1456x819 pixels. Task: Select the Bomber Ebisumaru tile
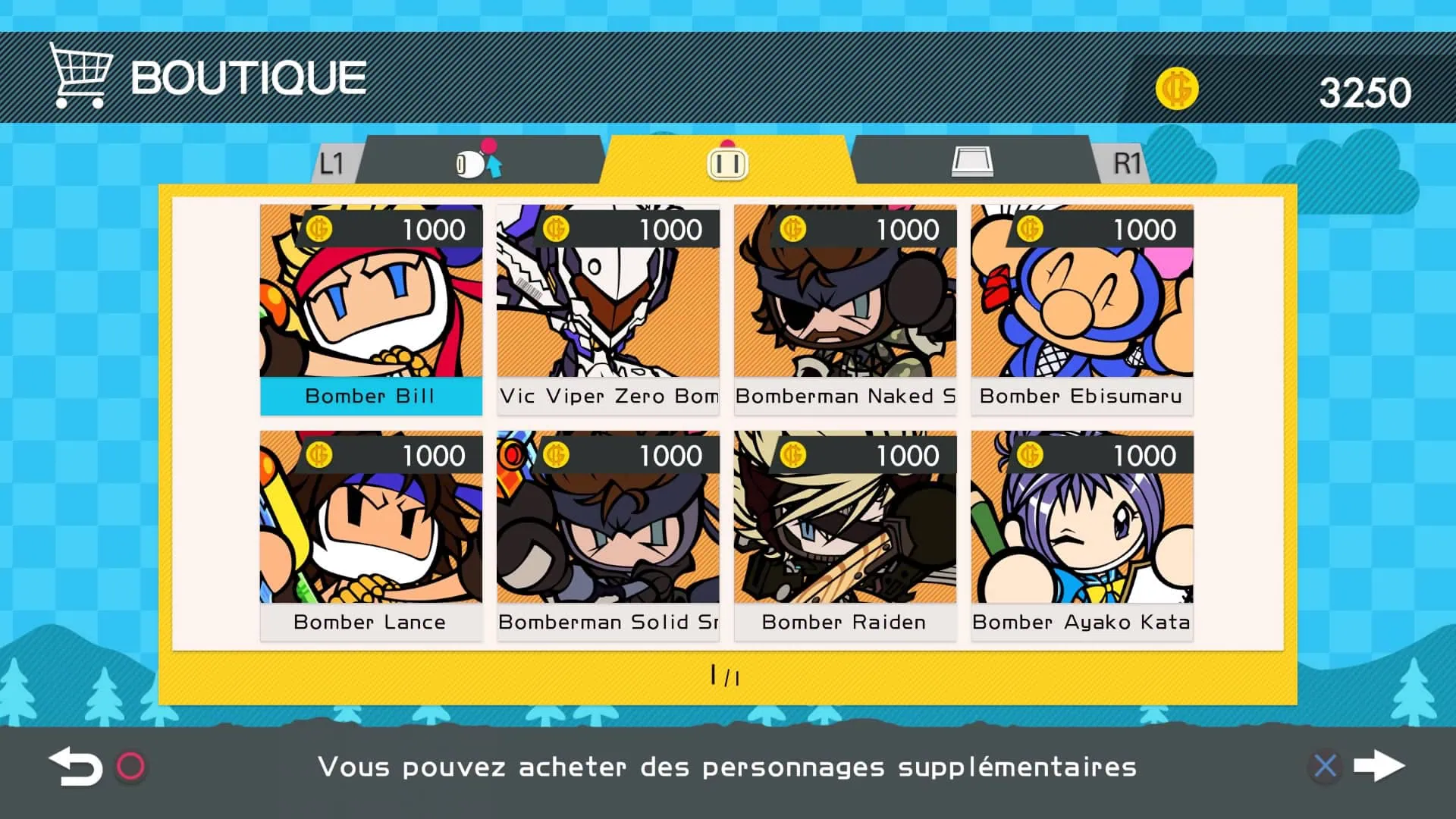(x=1082, y=309)
